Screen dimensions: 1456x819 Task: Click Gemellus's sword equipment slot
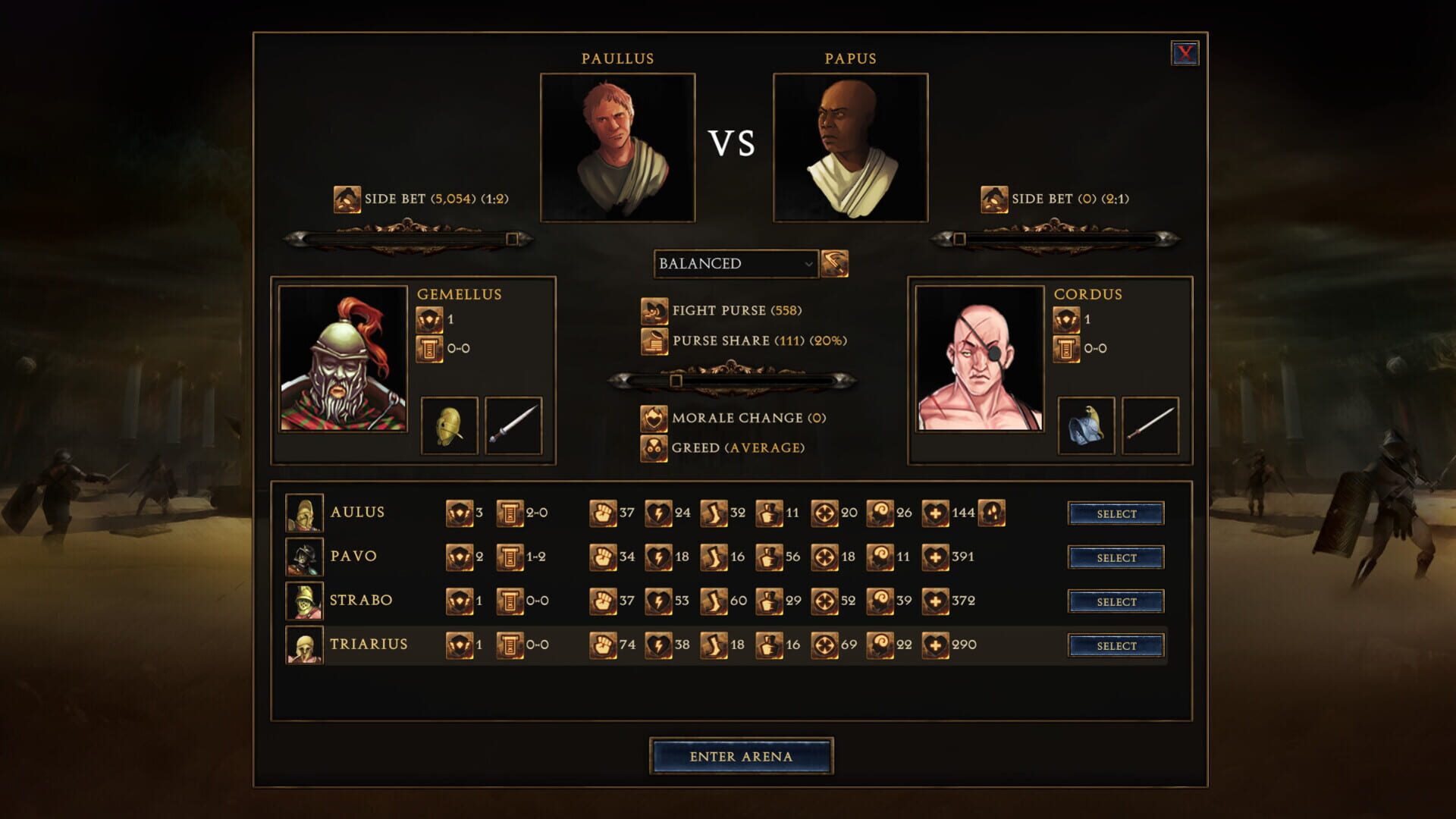[513, 426]
